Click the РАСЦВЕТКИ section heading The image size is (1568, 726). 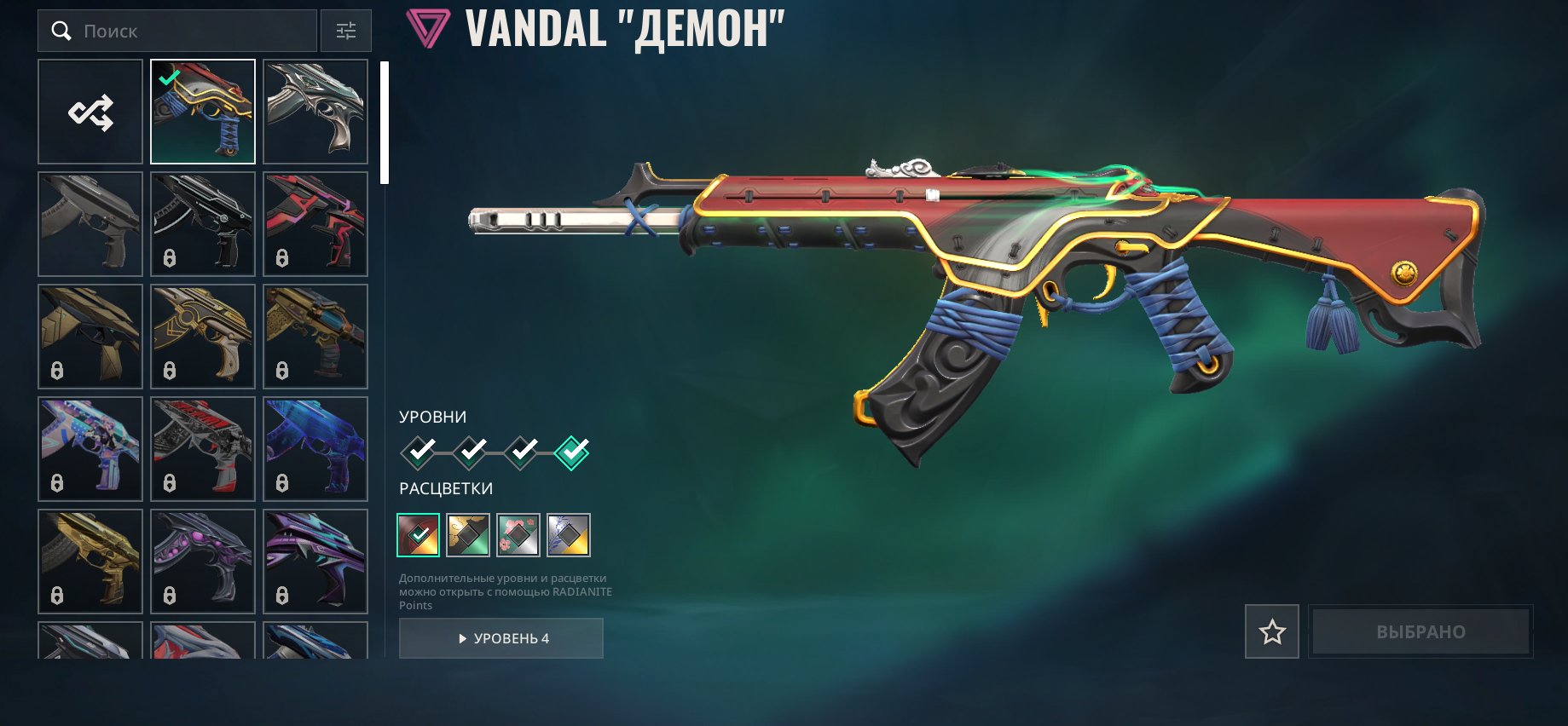[444, 488]
